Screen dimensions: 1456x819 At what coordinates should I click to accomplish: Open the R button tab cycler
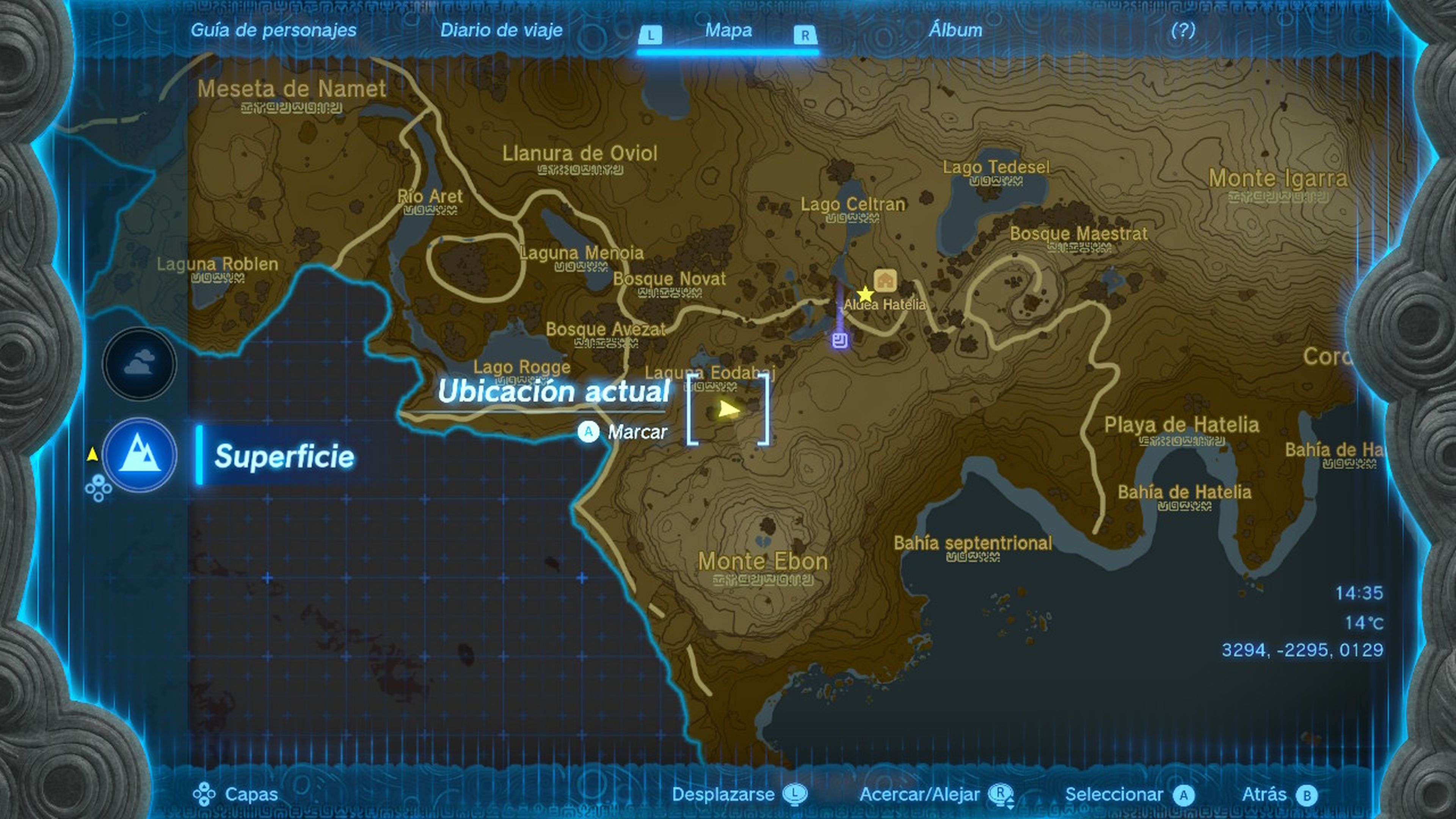coord(805,35)
